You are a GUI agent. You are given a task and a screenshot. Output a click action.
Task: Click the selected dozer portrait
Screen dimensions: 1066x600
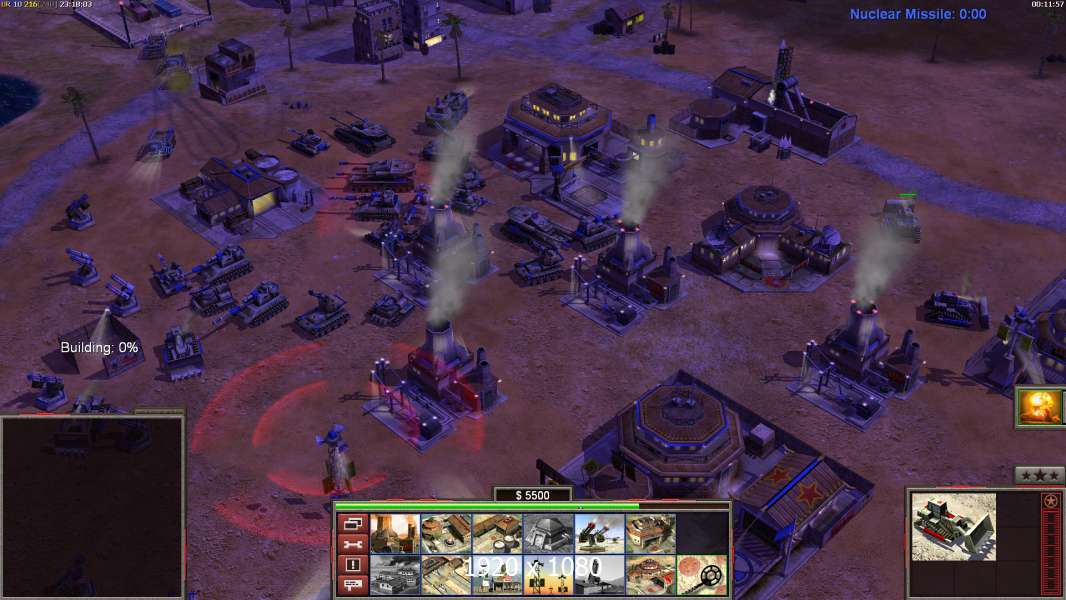953,526
